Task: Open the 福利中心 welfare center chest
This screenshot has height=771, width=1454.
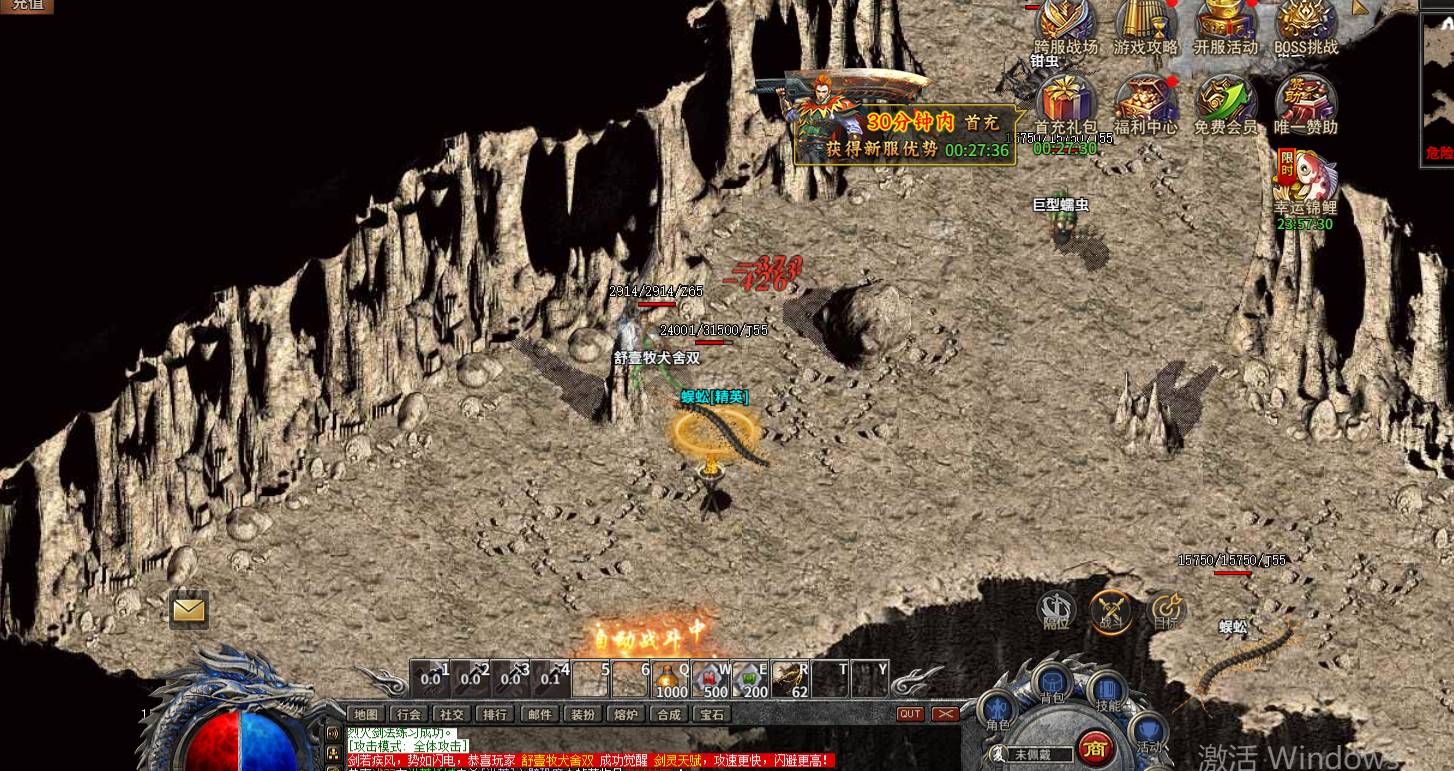Action: tap(1146, 102)
